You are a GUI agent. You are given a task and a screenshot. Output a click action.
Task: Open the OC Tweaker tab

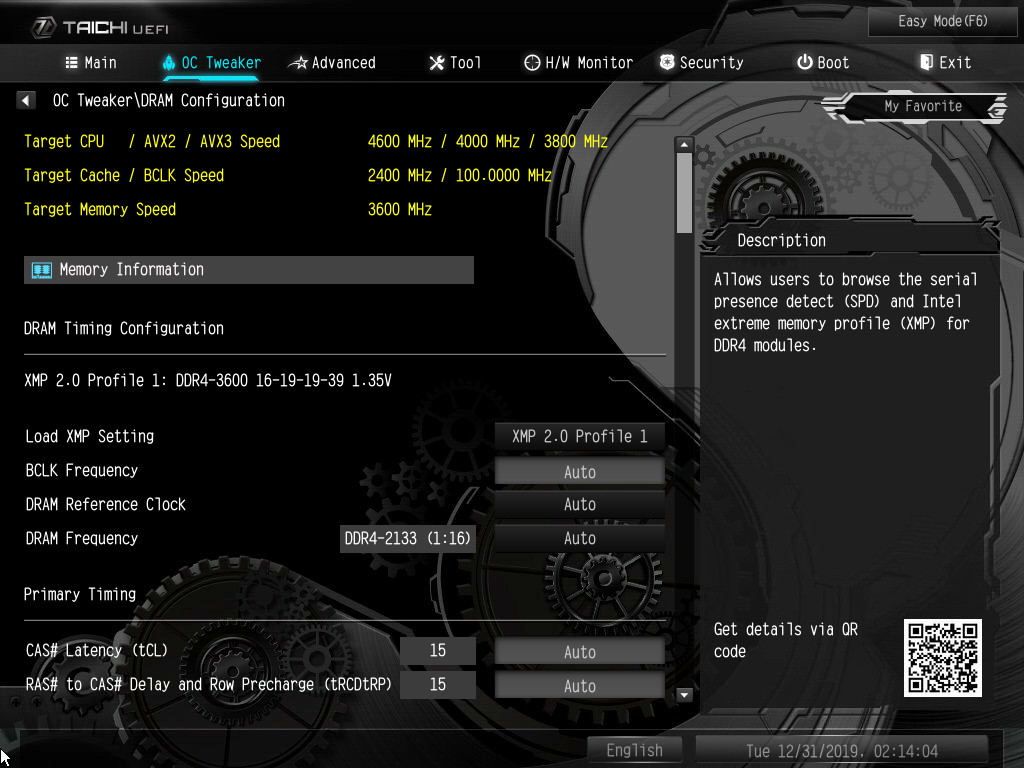coord(211,63)
